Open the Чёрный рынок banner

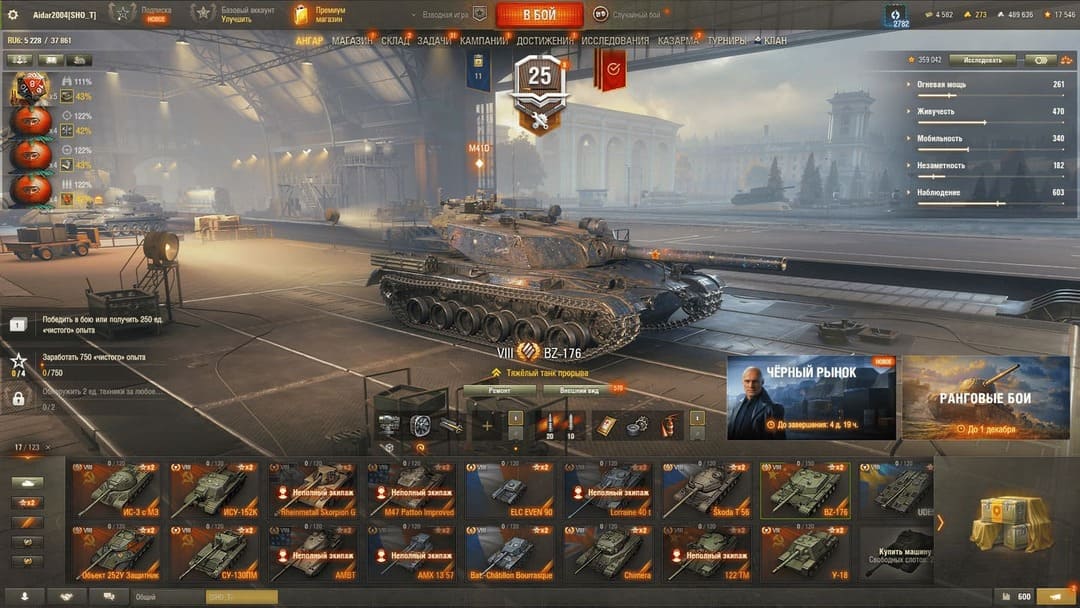811,397
